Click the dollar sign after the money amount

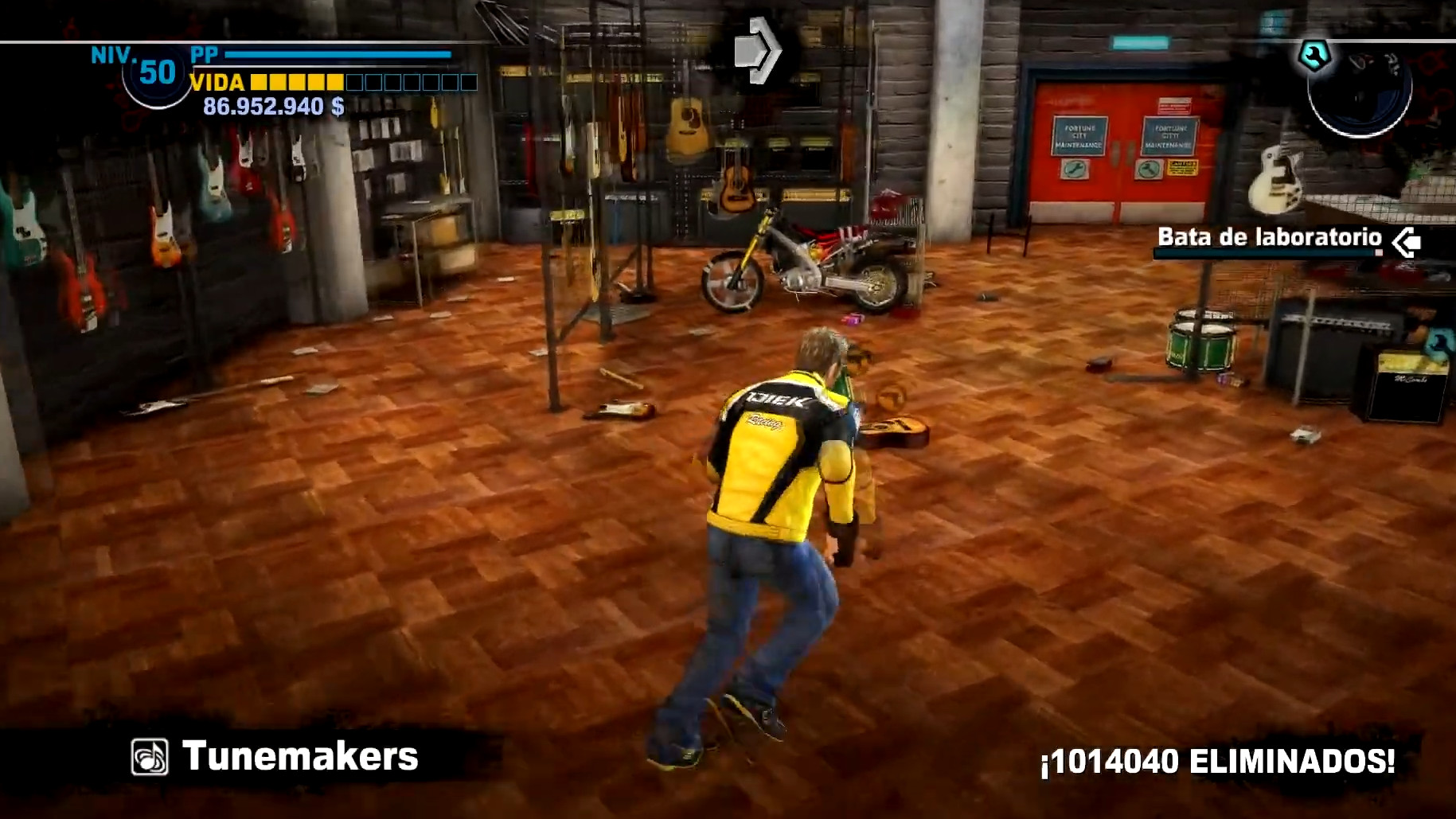tap(338, 106)
